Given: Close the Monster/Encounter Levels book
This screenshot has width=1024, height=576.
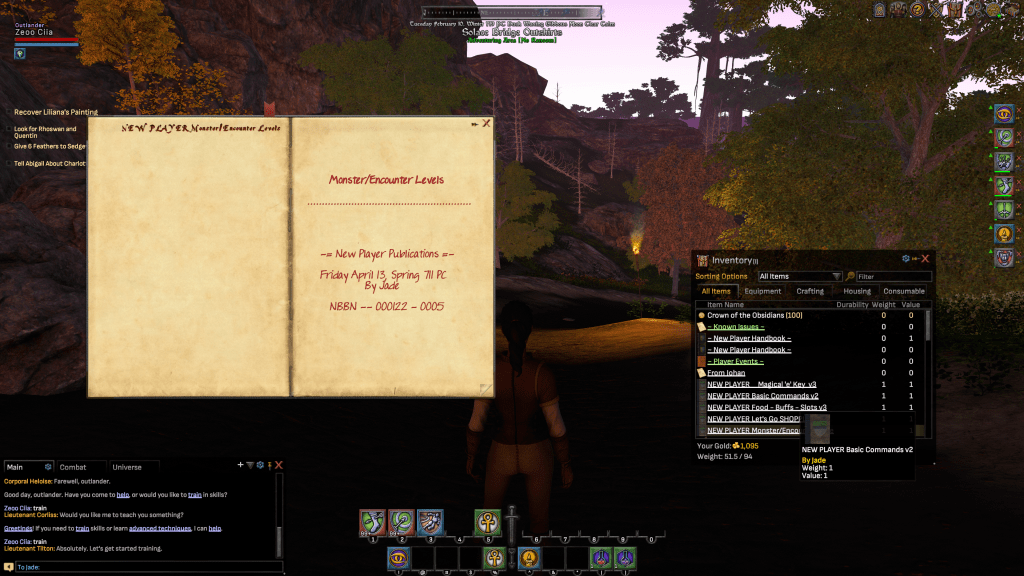Looking at the screenshot, I should pyautogui.click(x=487, y=124).
